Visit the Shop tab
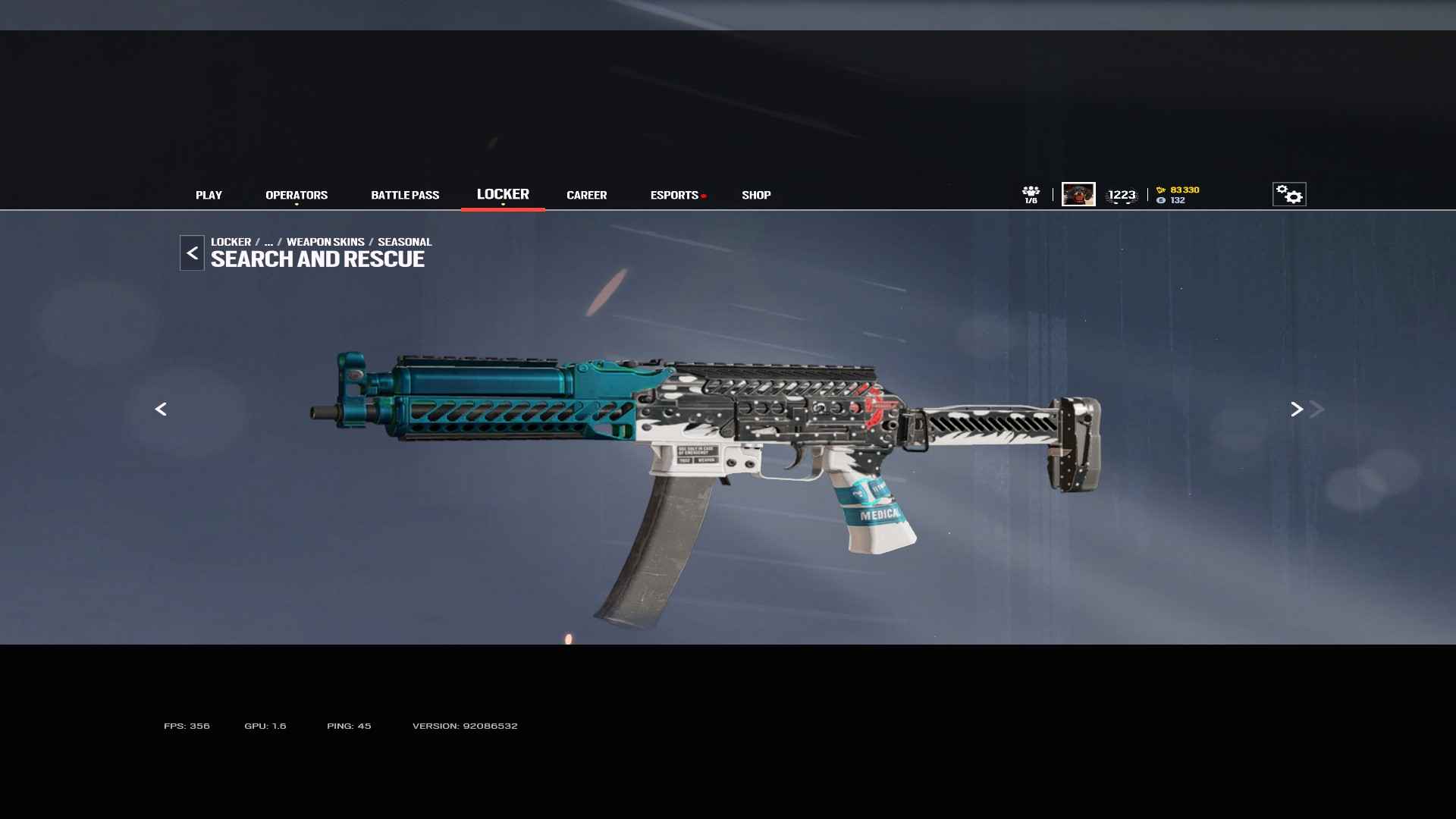The width and height of the screenshot is (1456, 819). pos(756,195)
